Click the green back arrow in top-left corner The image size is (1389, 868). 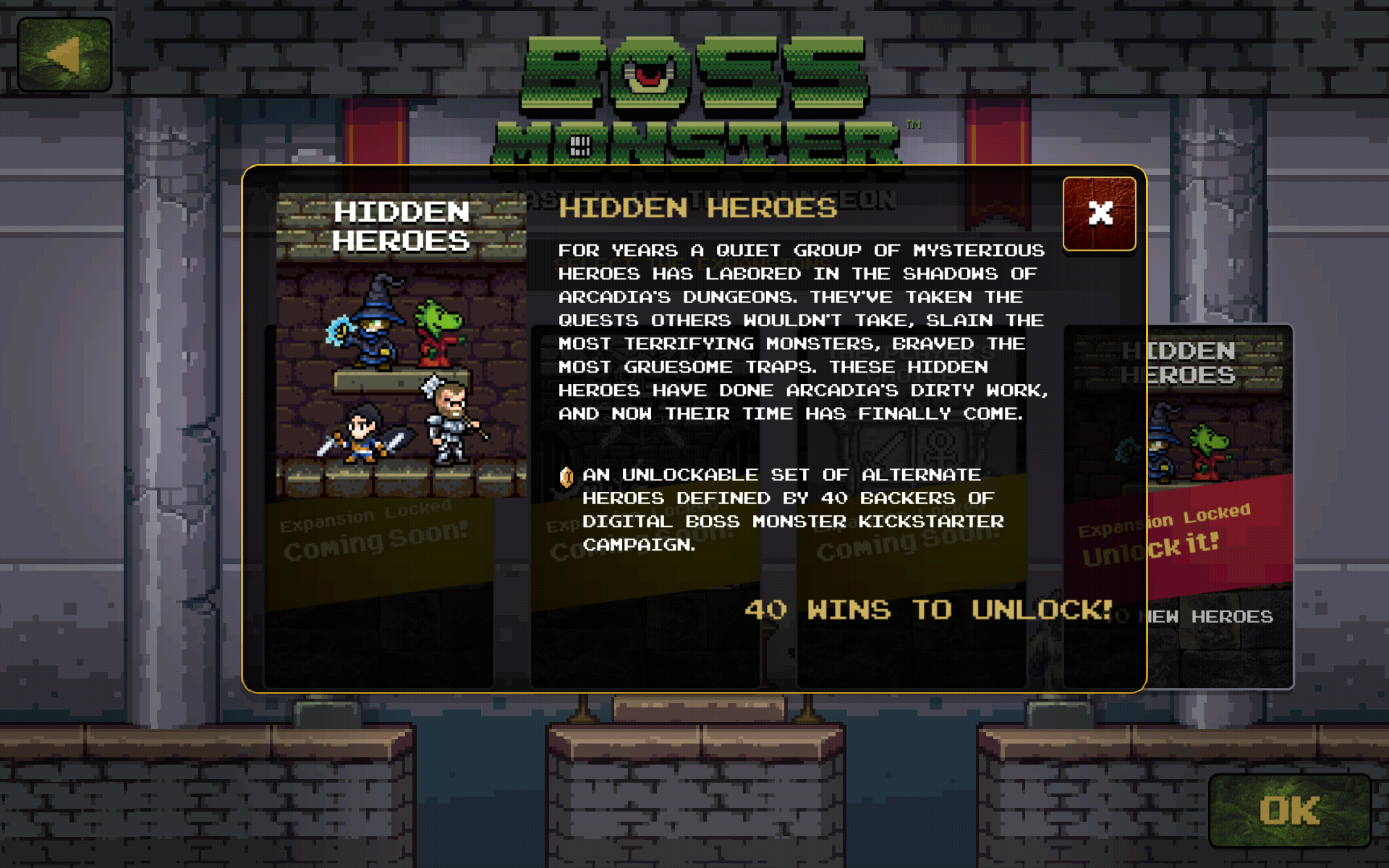click(64, 51)
